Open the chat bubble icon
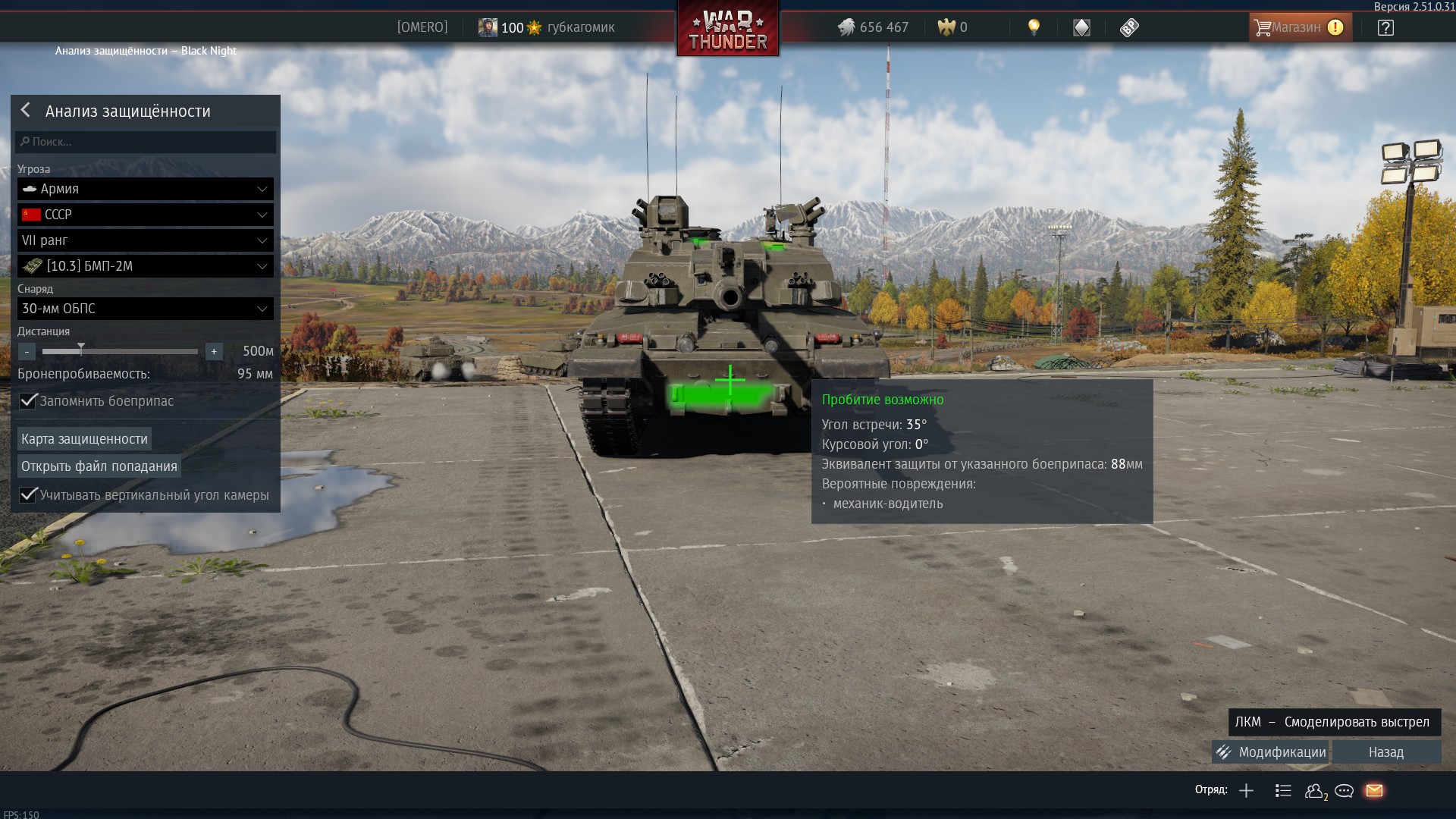 click(x=1344, y=791)
